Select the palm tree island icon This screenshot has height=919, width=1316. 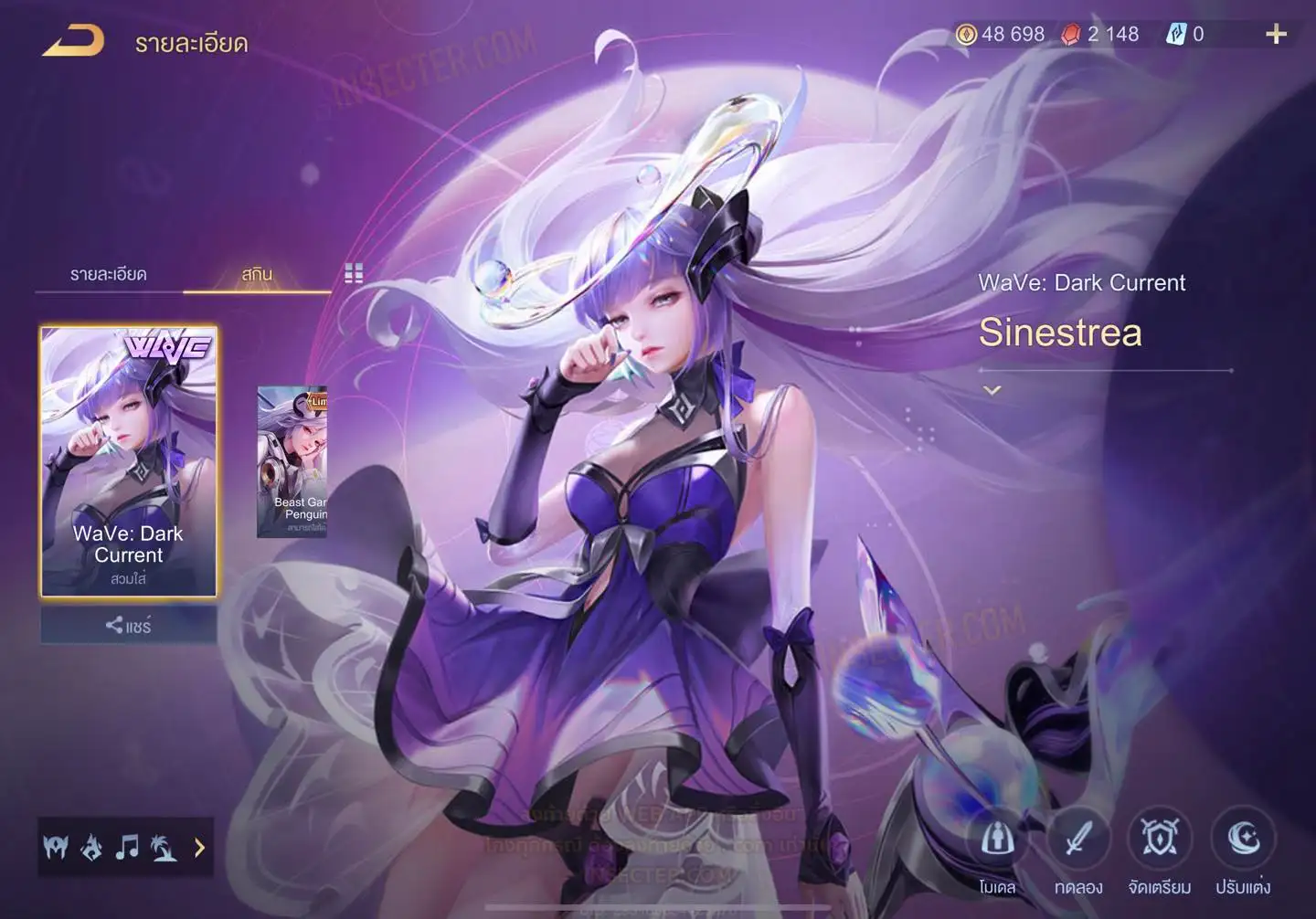click(x=164, y=848)
